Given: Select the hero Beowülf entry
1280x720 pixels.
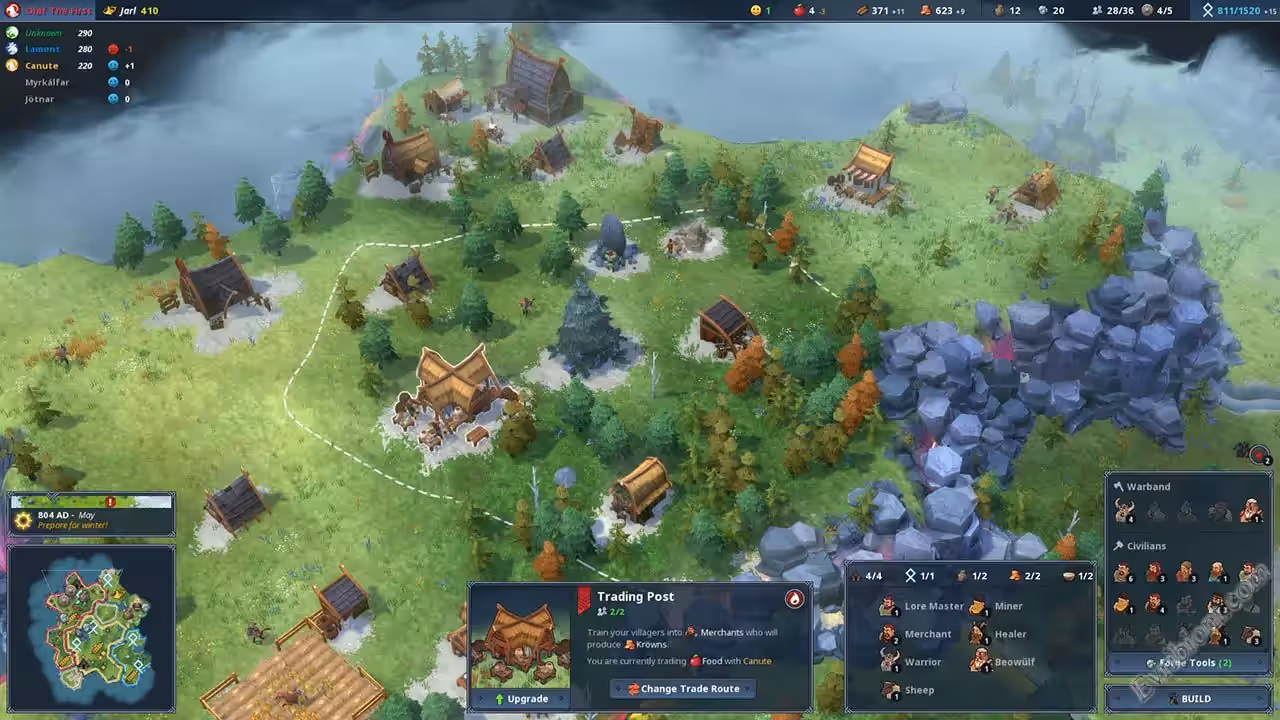Looking at the screenshot, I should pyautogui.click(x=1003, y=662).
